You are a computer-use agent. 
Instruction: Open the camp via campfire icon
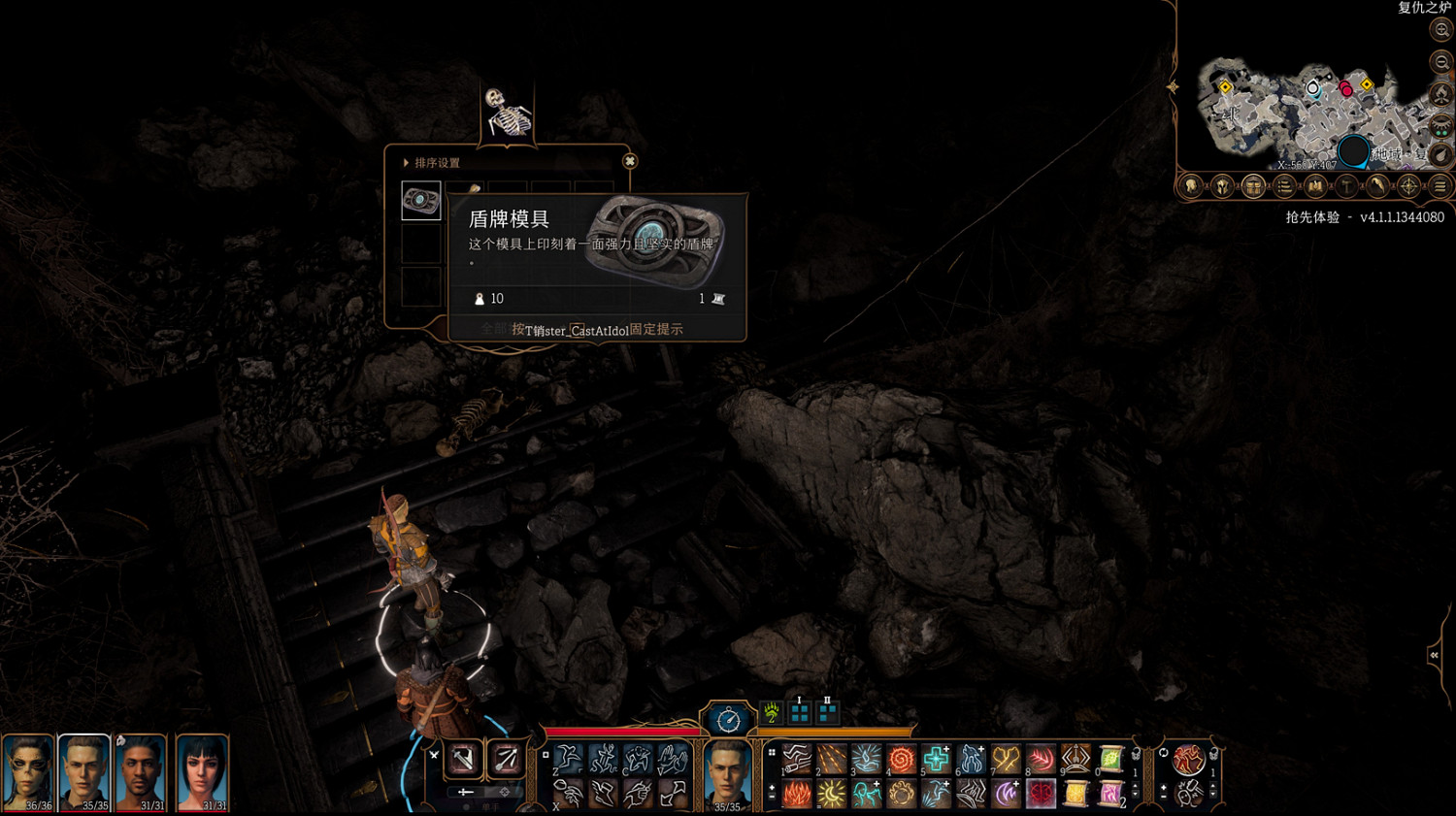[1441, 94]
